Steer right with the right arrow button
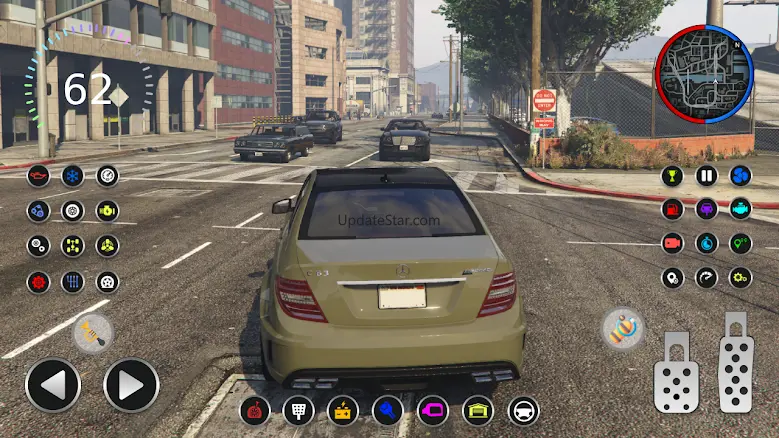Screen dimensions: 779x438 pyautogui.click(x=131, y=385)
